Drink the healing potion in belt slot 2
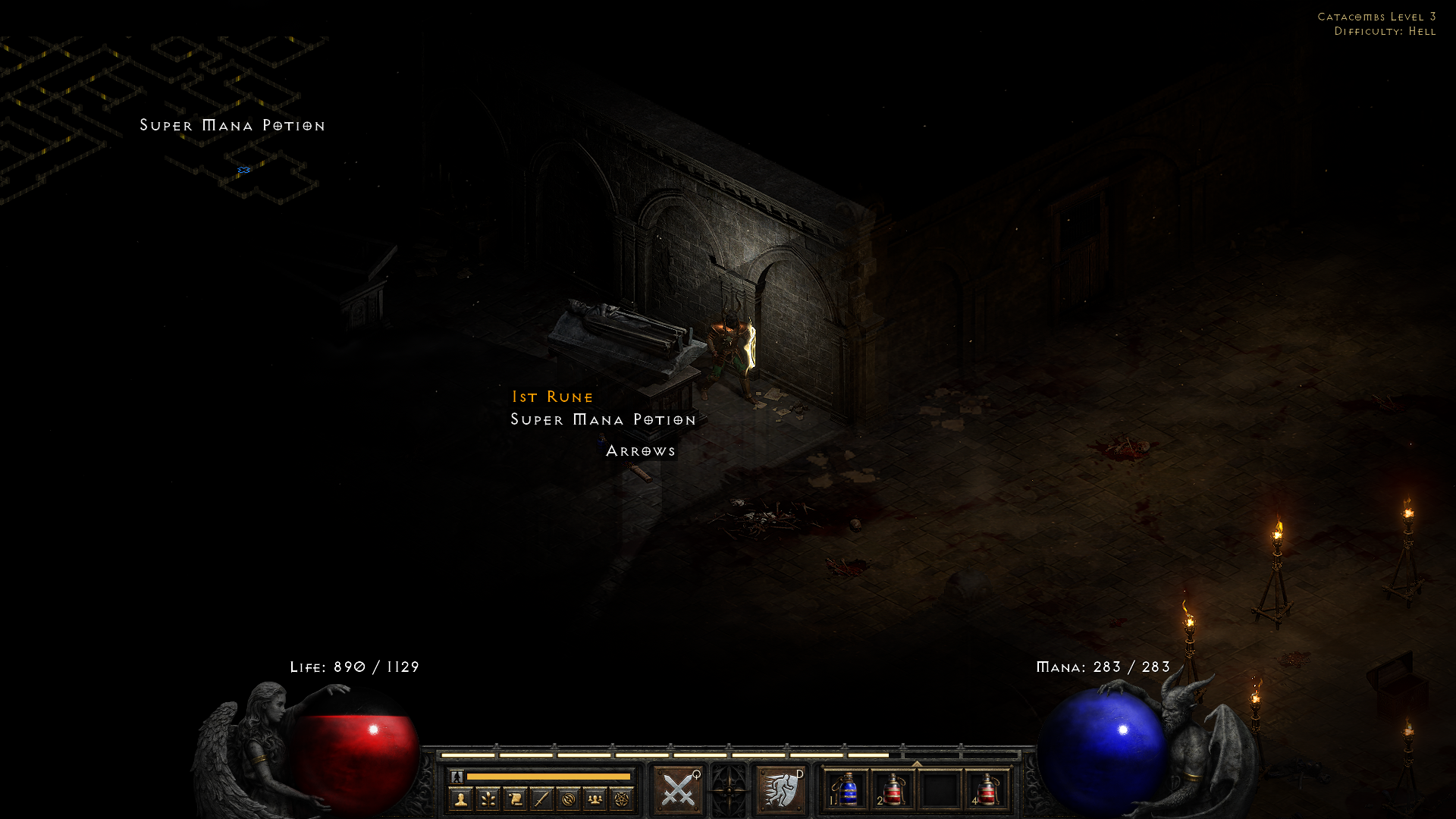This screenshot has width=1456, height=819. click(893, 790)
